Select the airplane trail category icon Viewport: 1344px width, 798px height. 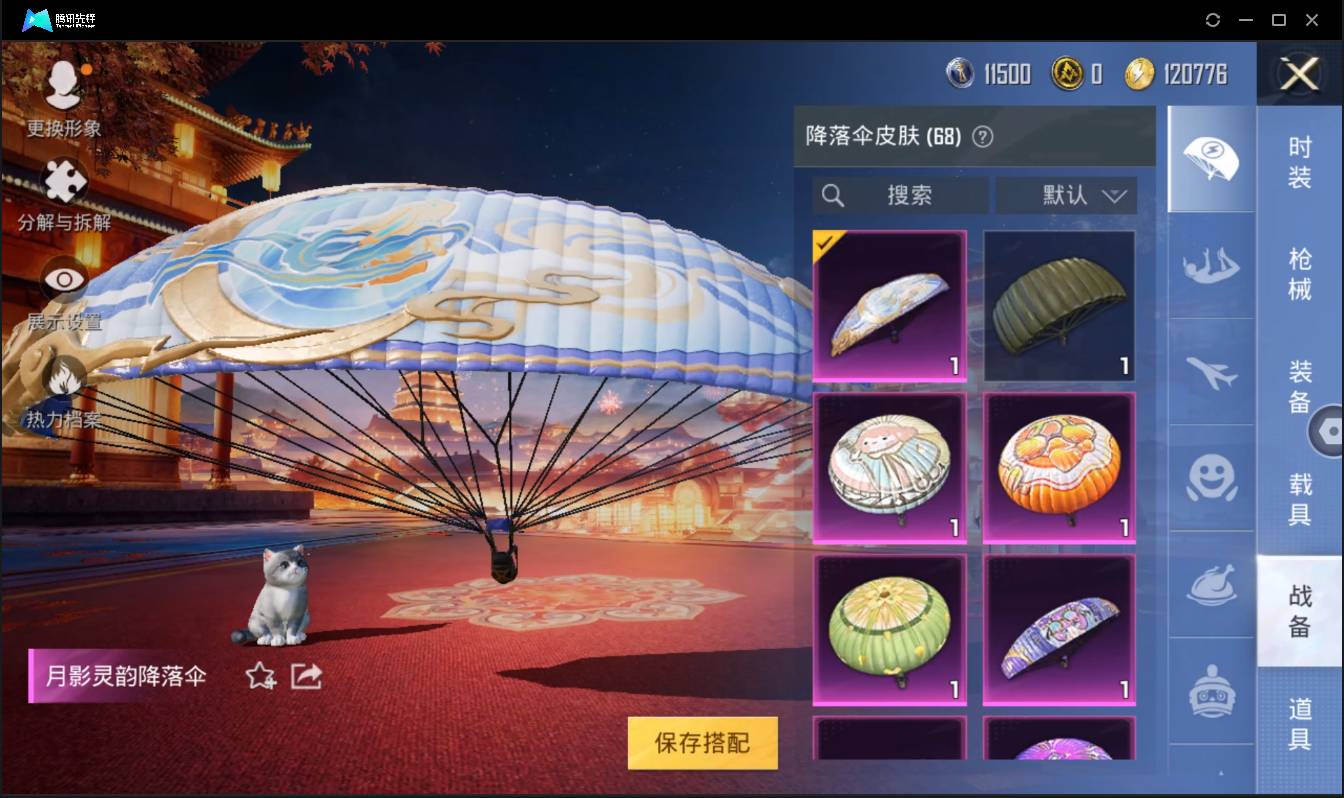click(1211, 375)
